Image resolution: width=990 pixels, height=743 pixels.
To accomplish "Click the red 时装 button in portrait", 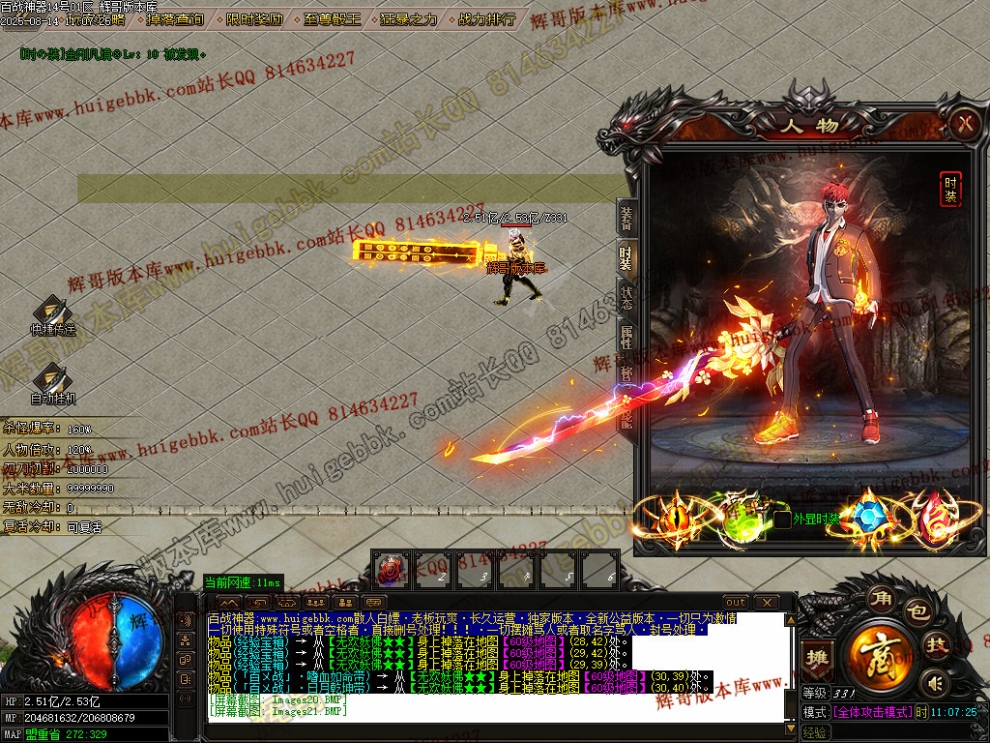I will click(950, 189).
